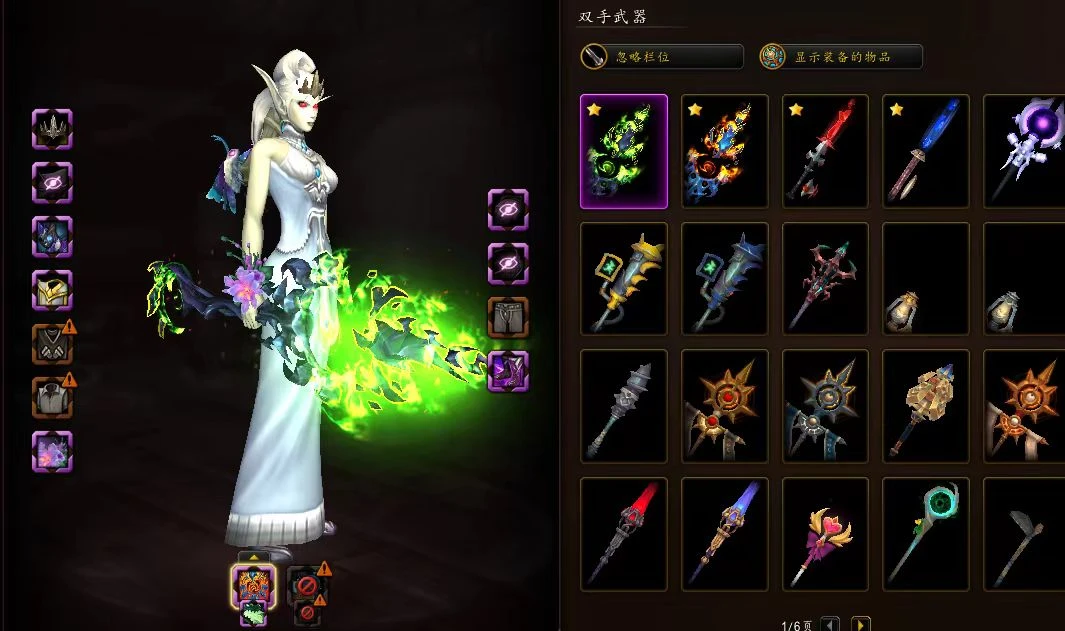Choose the orange and blue flame staff appearance

point(725,151)
